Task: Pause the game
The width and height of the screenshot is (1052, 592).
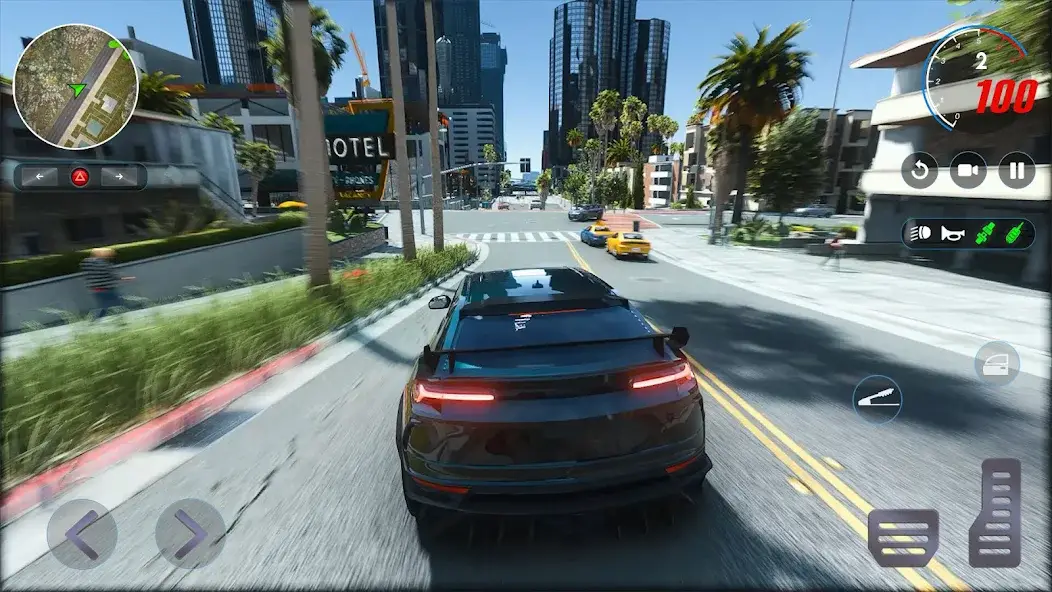Action: 1016,170
